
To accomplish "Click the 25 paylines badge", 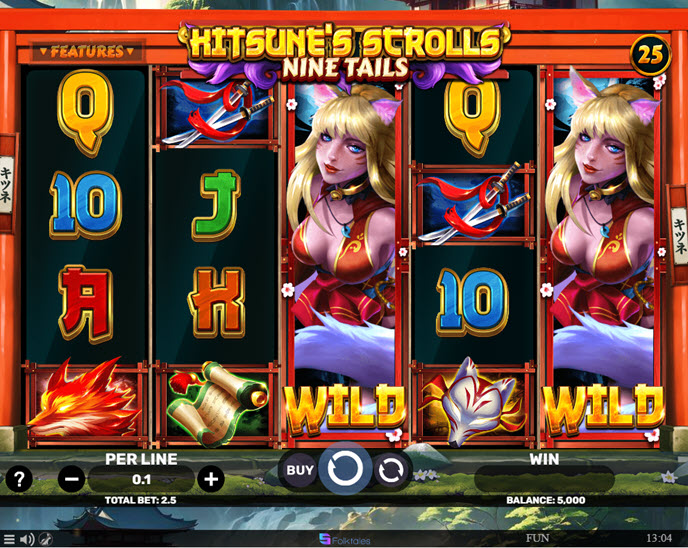I will [x=651, y=56].
